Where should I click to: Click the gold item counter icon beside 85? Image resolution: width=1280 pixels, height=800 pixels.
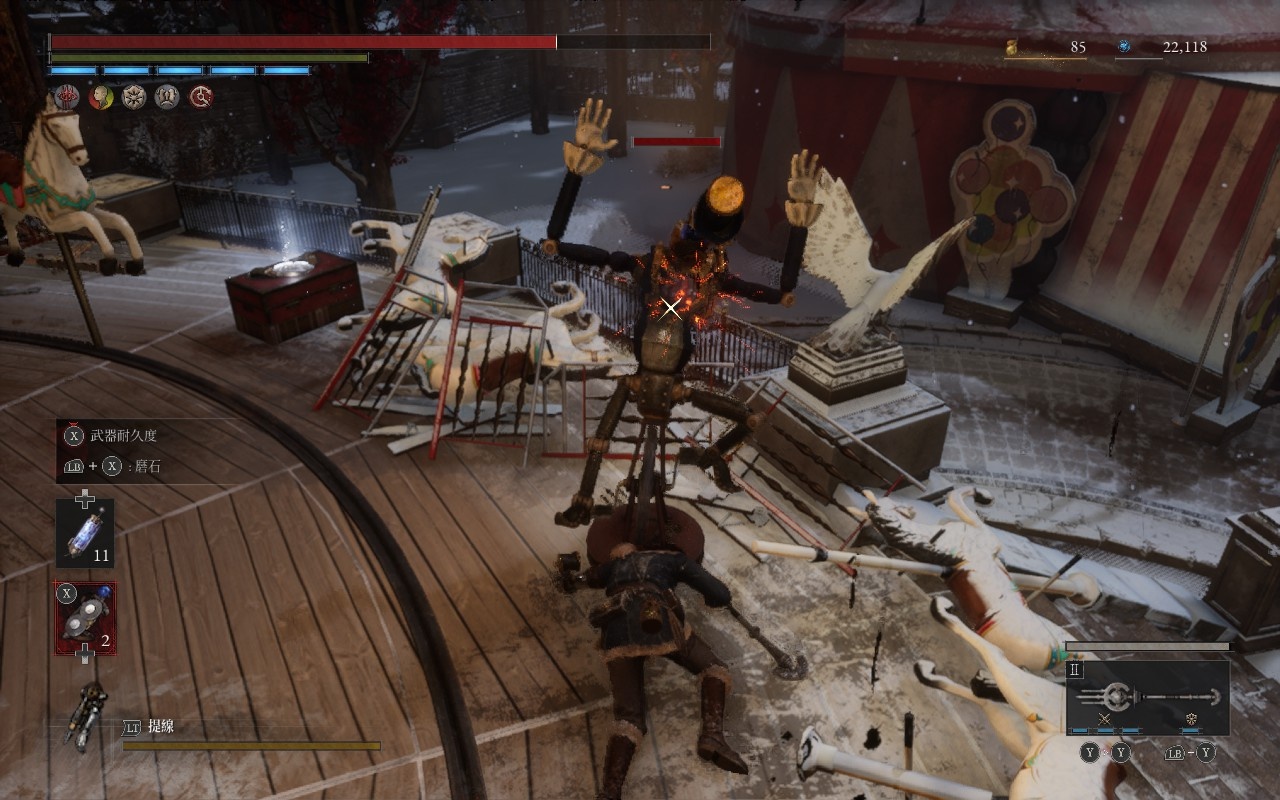point(1012,46)
